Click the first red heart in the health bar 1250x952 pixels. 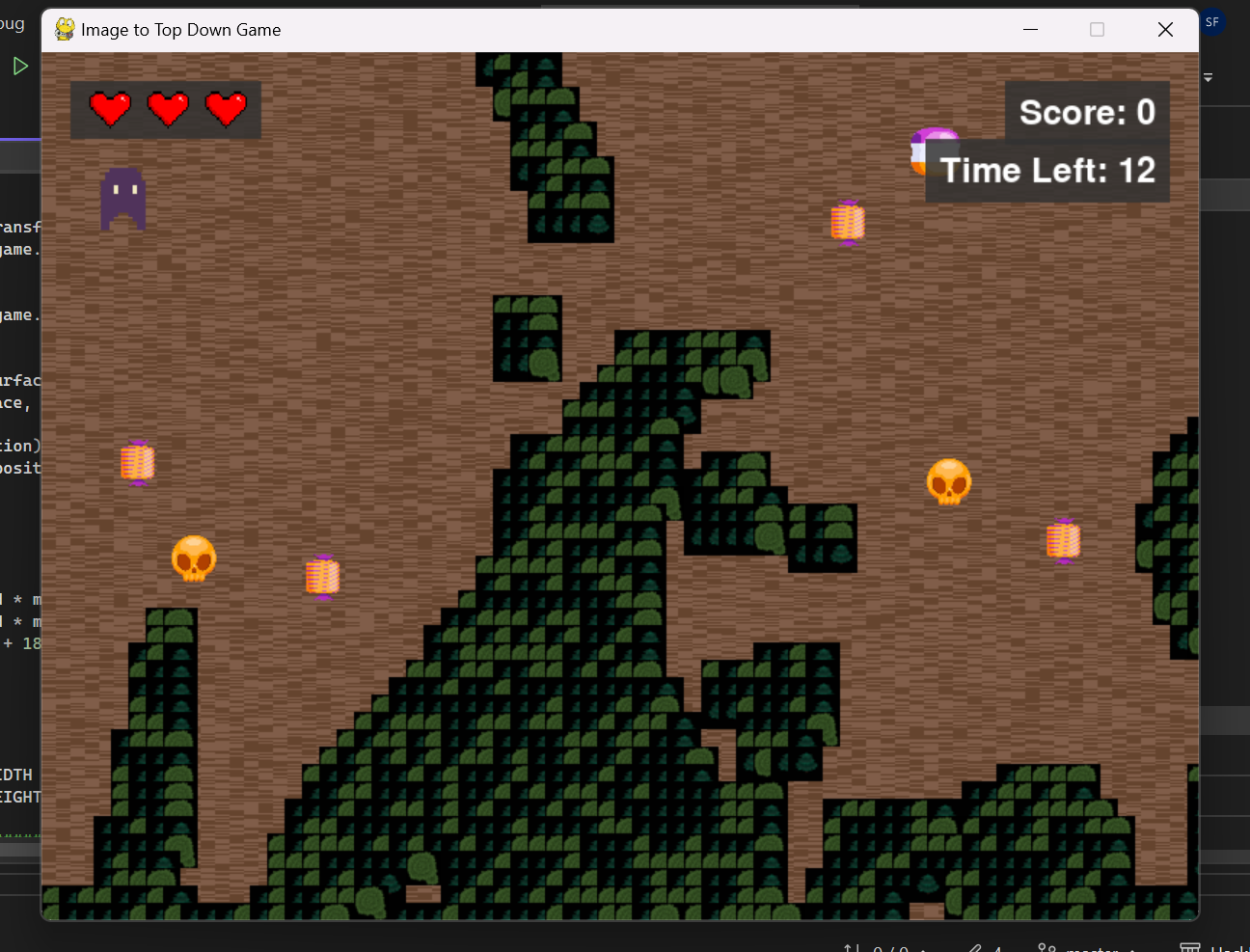(x=110, y=109)
